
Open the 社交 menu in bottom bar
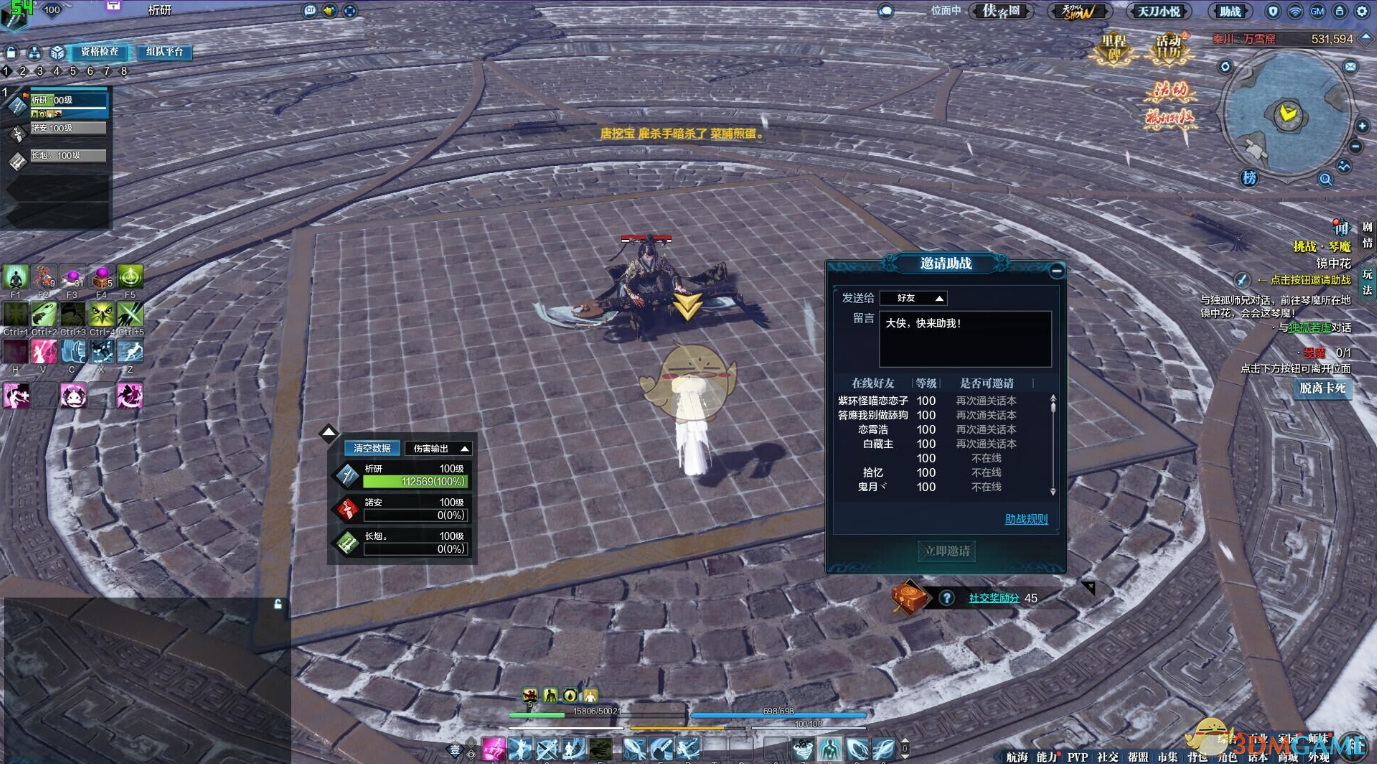click(1107, 757)
